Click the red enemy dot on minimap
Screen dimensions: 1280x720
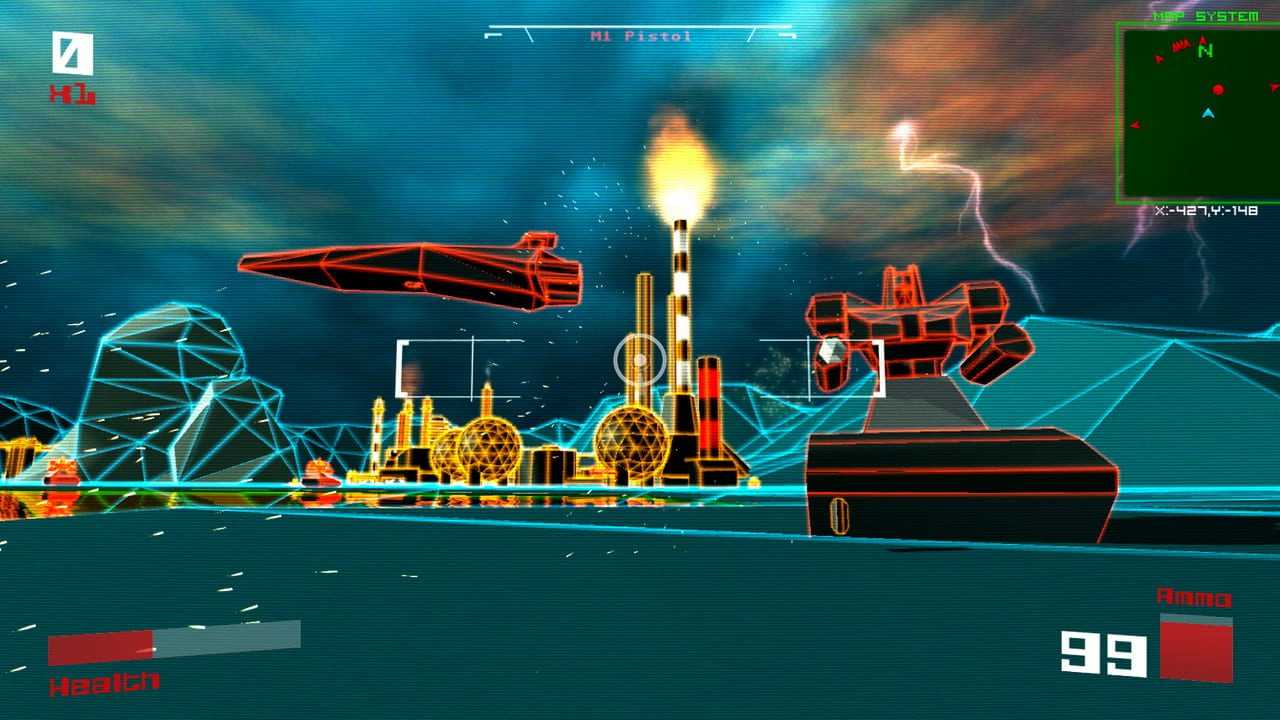(1218, 90)
